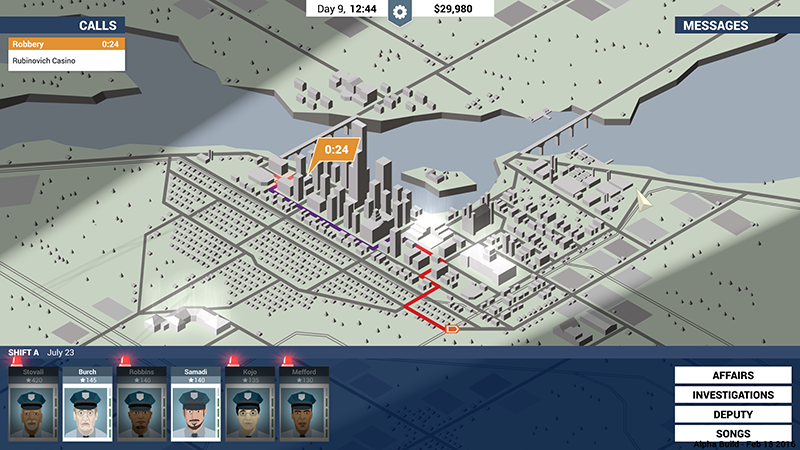Viewport: 800px width, 450px height.
Task: Select officer Mefford's card
Action: coord(303,402)
